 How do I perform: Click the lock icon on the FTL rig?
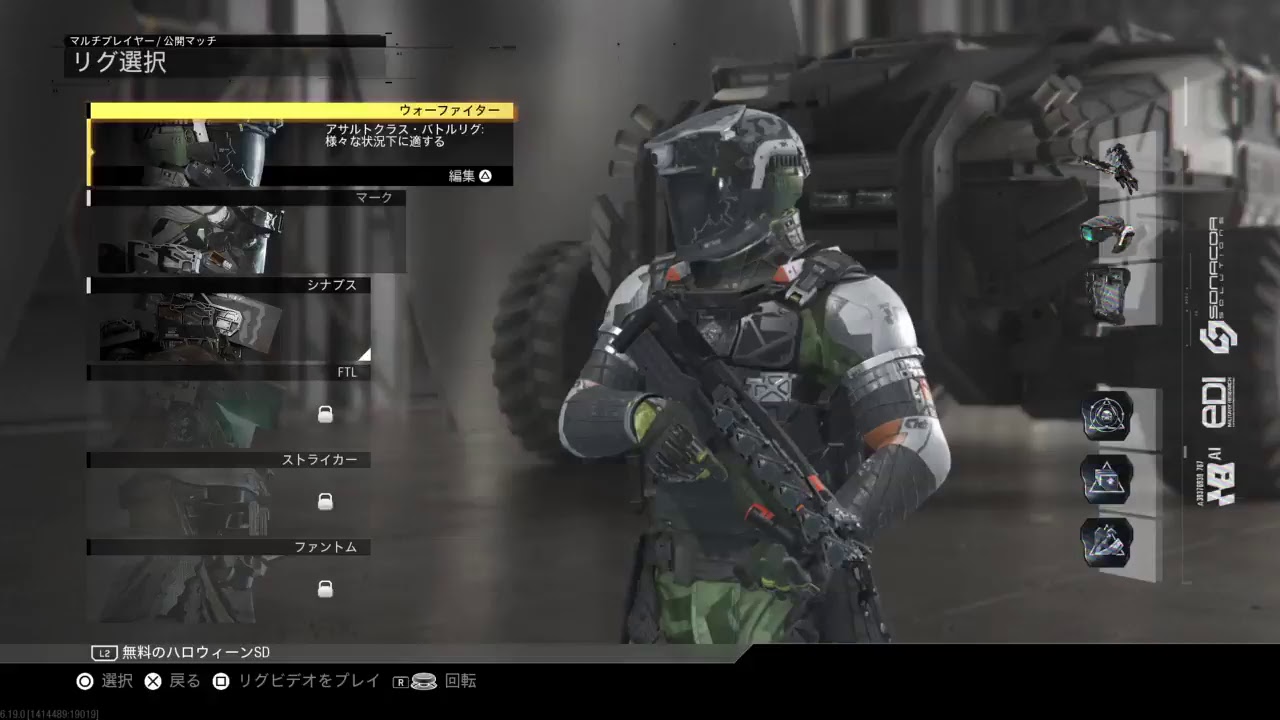(x=325, y=414)
